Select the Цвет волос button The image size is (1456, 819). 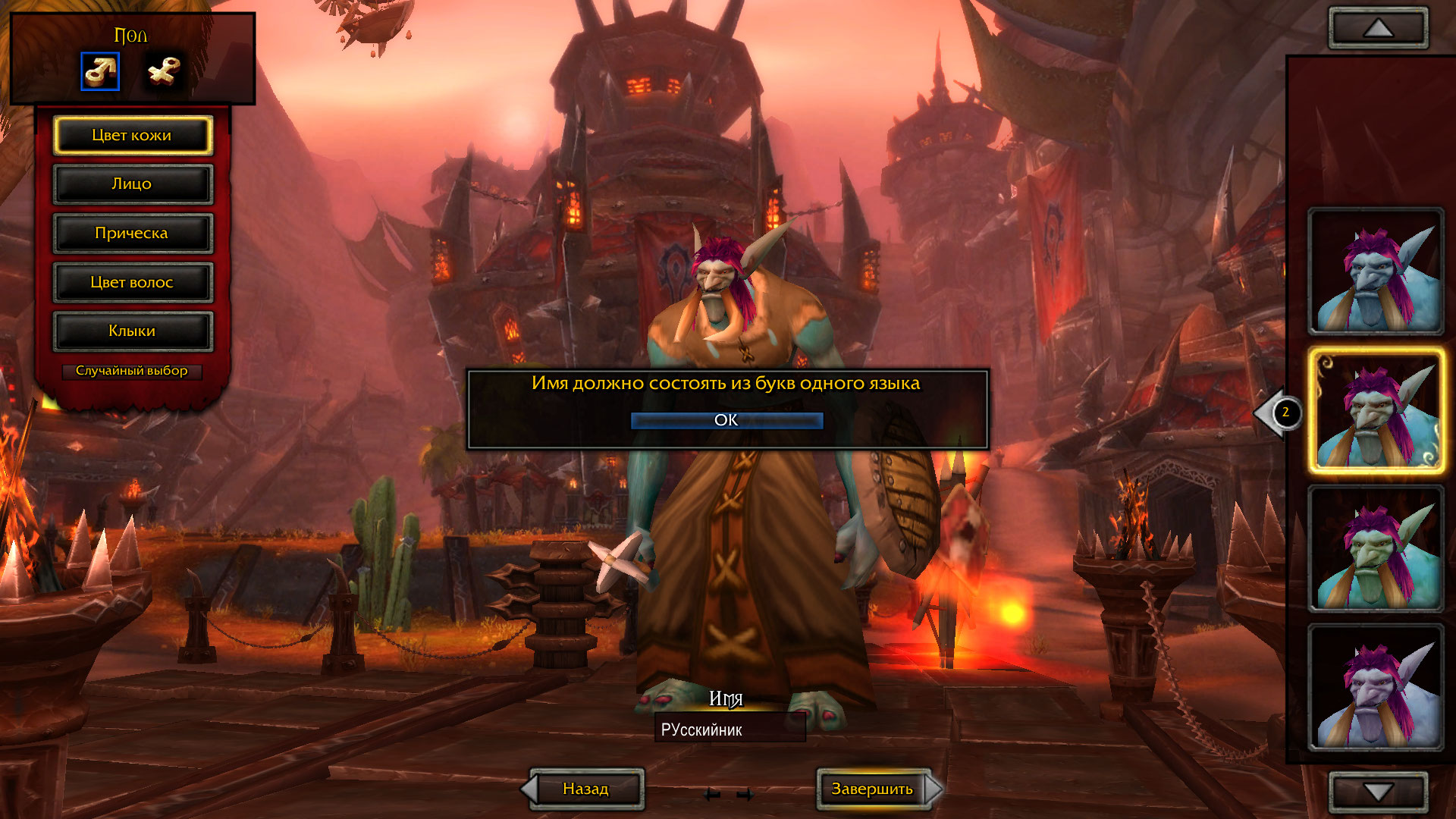[132, 282]
